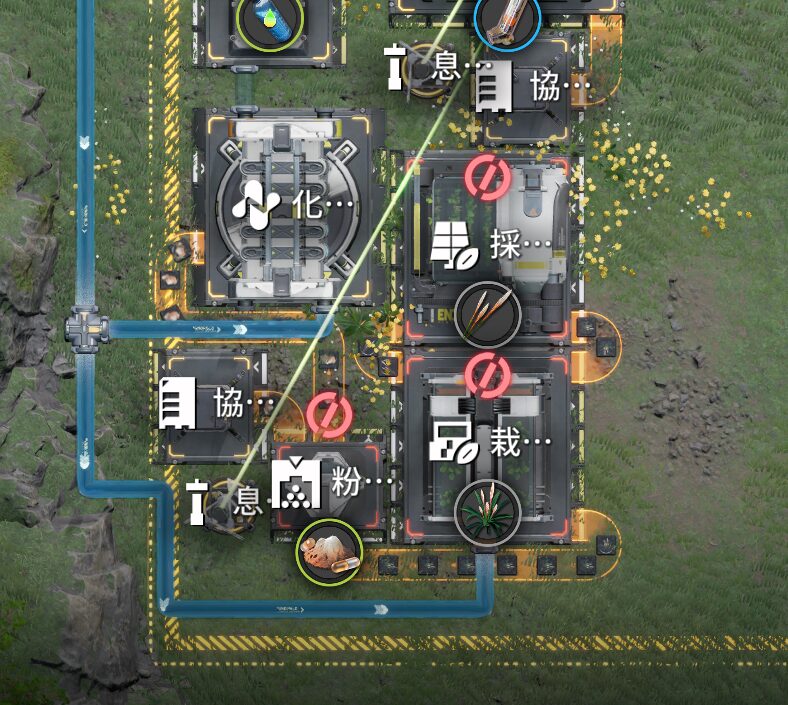Open the 採… facility label
The width and height of the screenshot is (788, 705).
(491, 245)
